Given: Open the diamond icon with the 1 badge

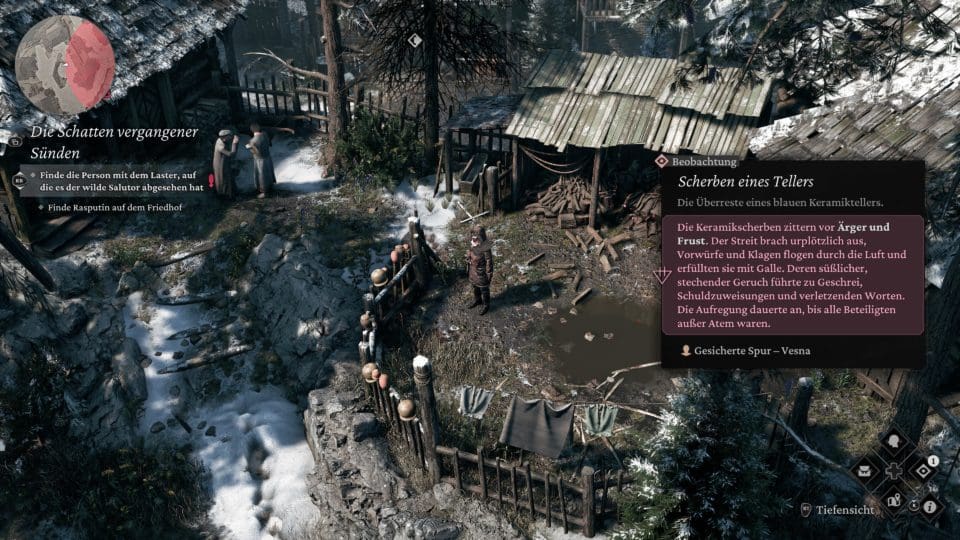Looking at the screenshot, I should (x=923, y=469).
